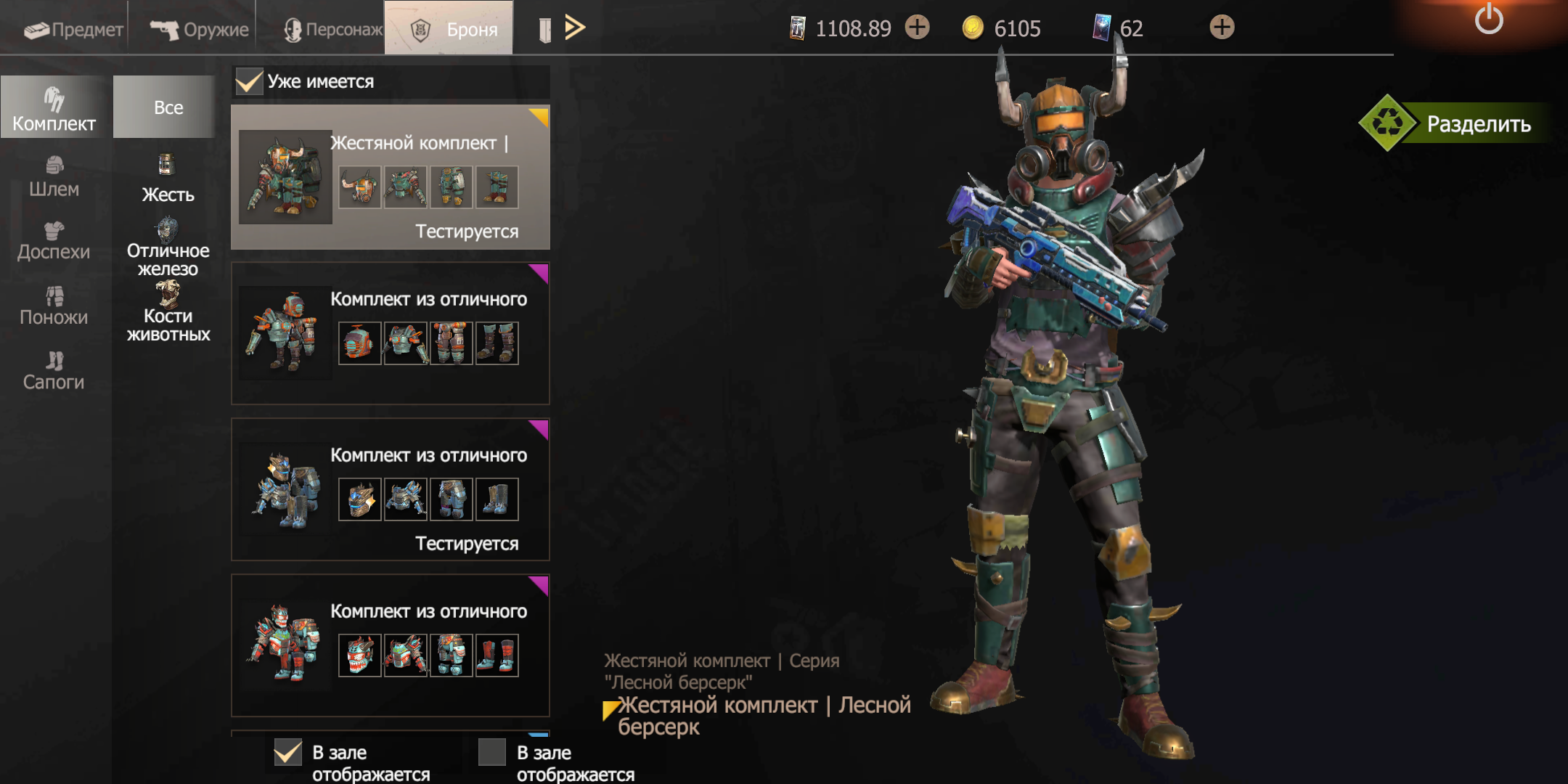Uncheck the ticked В зале отображается box

(288, 753)
